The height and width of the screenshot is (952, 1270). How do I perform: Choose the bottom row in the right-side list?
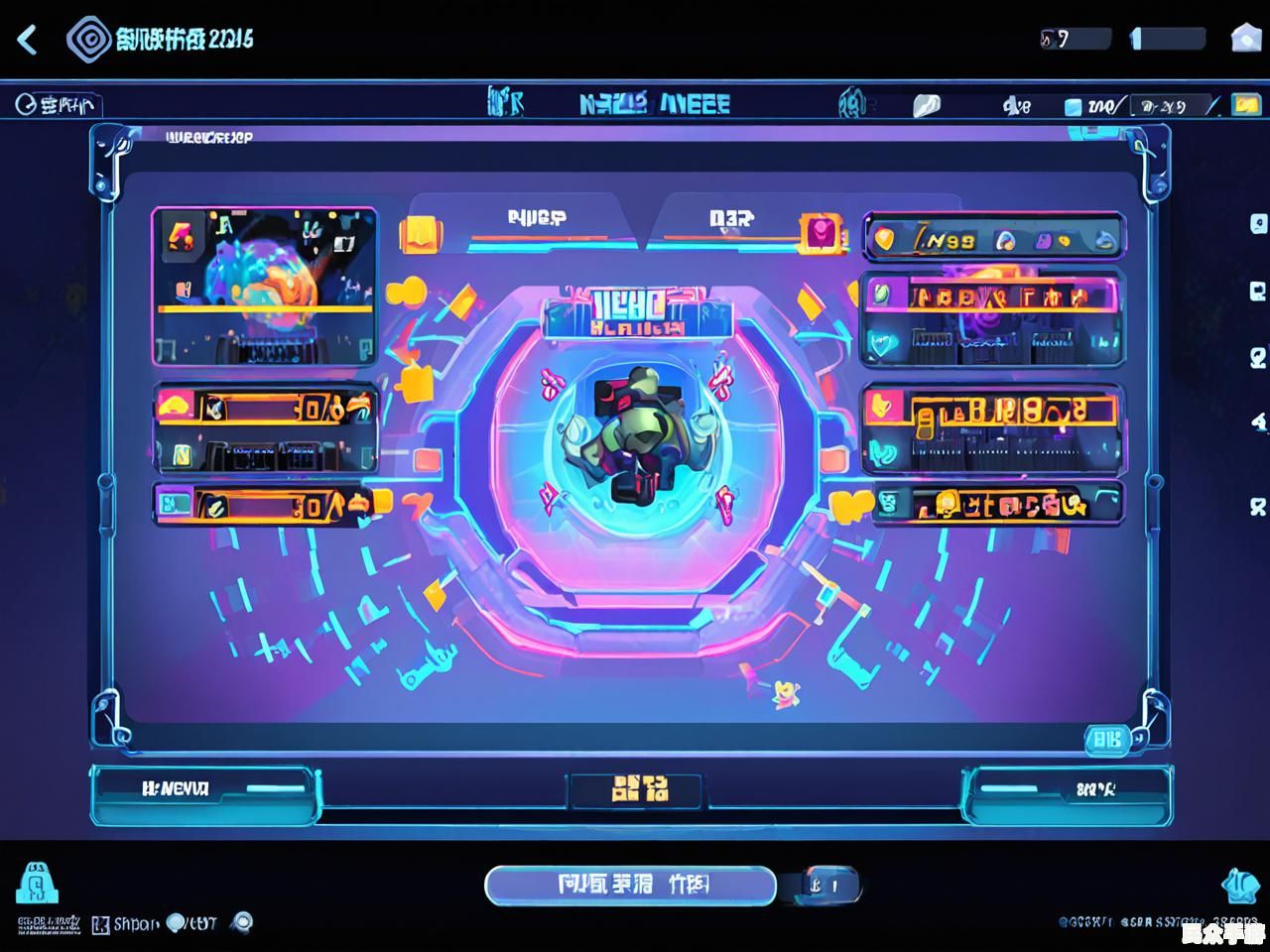click(993, 505)
